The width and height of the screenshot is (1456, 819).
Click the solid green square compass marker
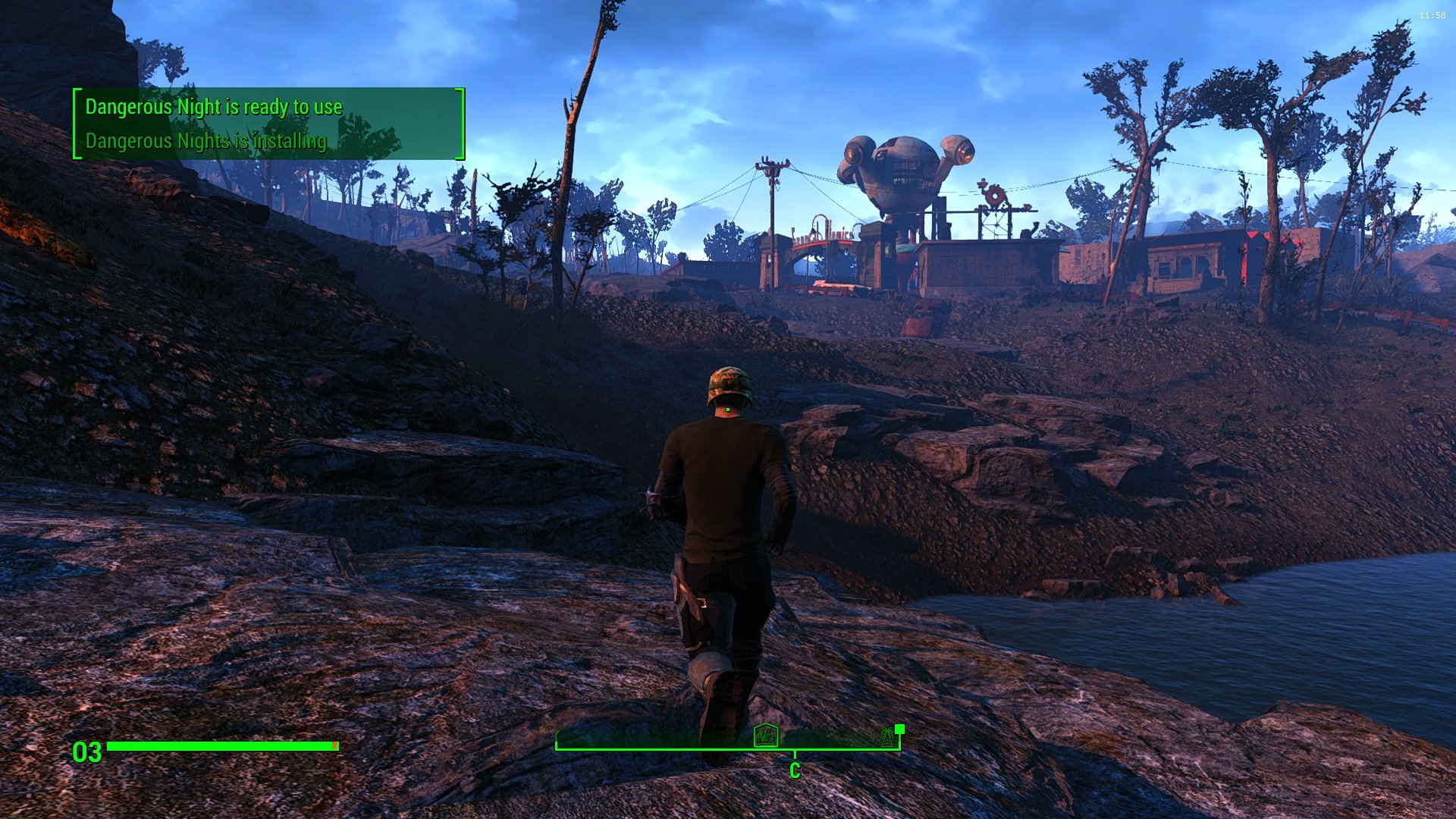click(x=900, y=729)
